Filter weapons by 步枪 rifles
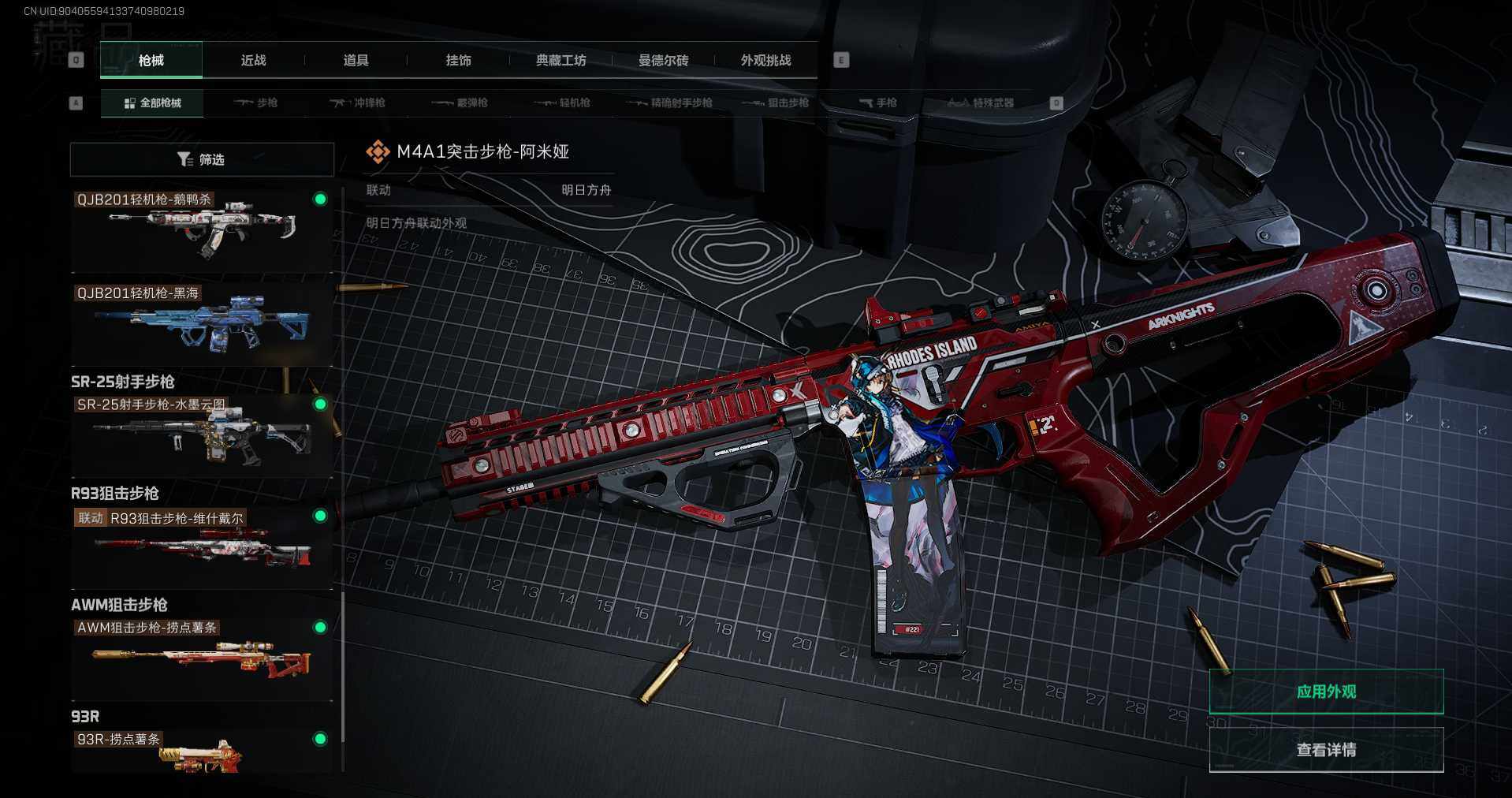 pos(256,103)
